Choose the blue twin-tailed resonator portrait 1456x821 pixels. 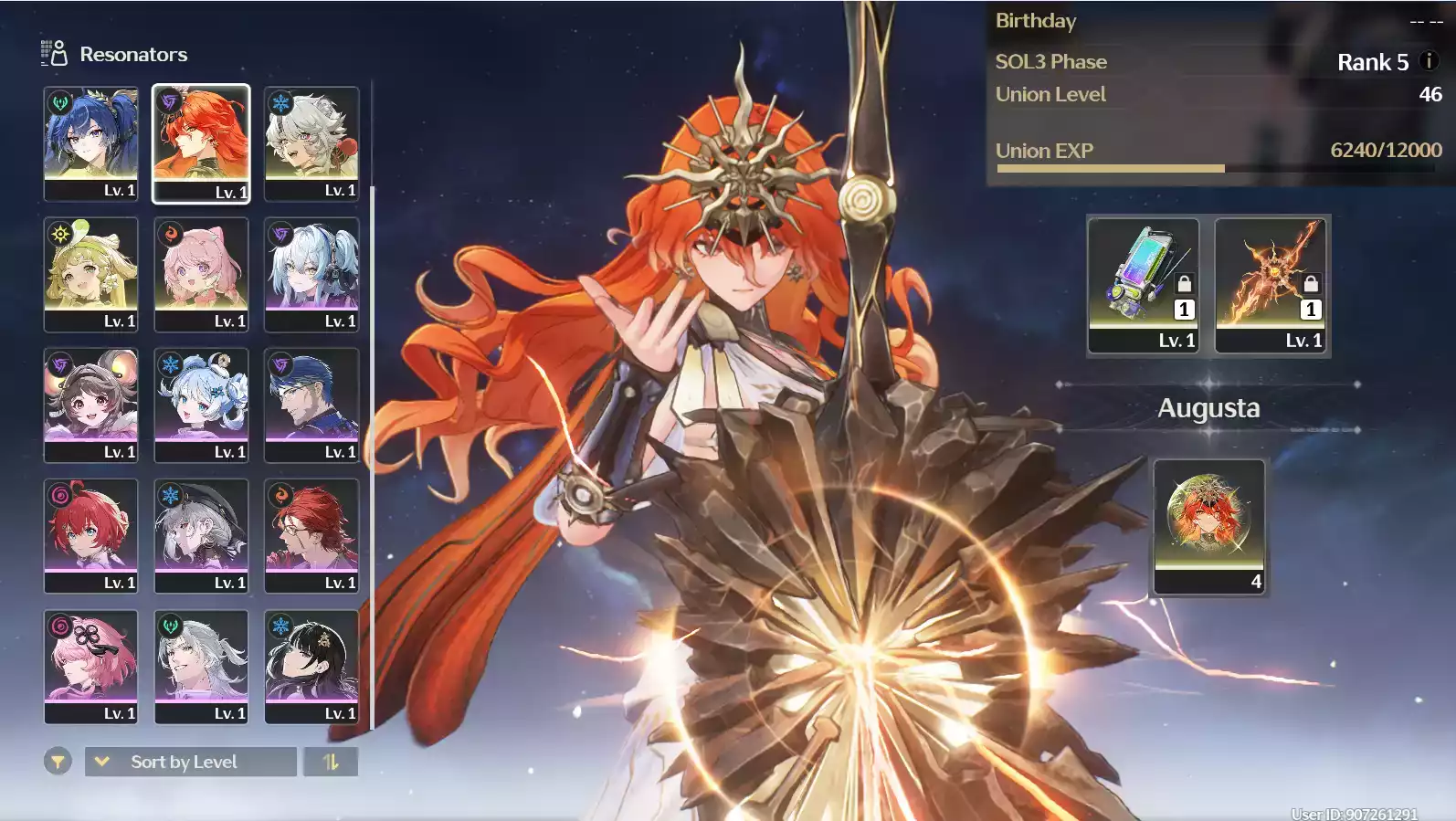(x=90, y=143)
